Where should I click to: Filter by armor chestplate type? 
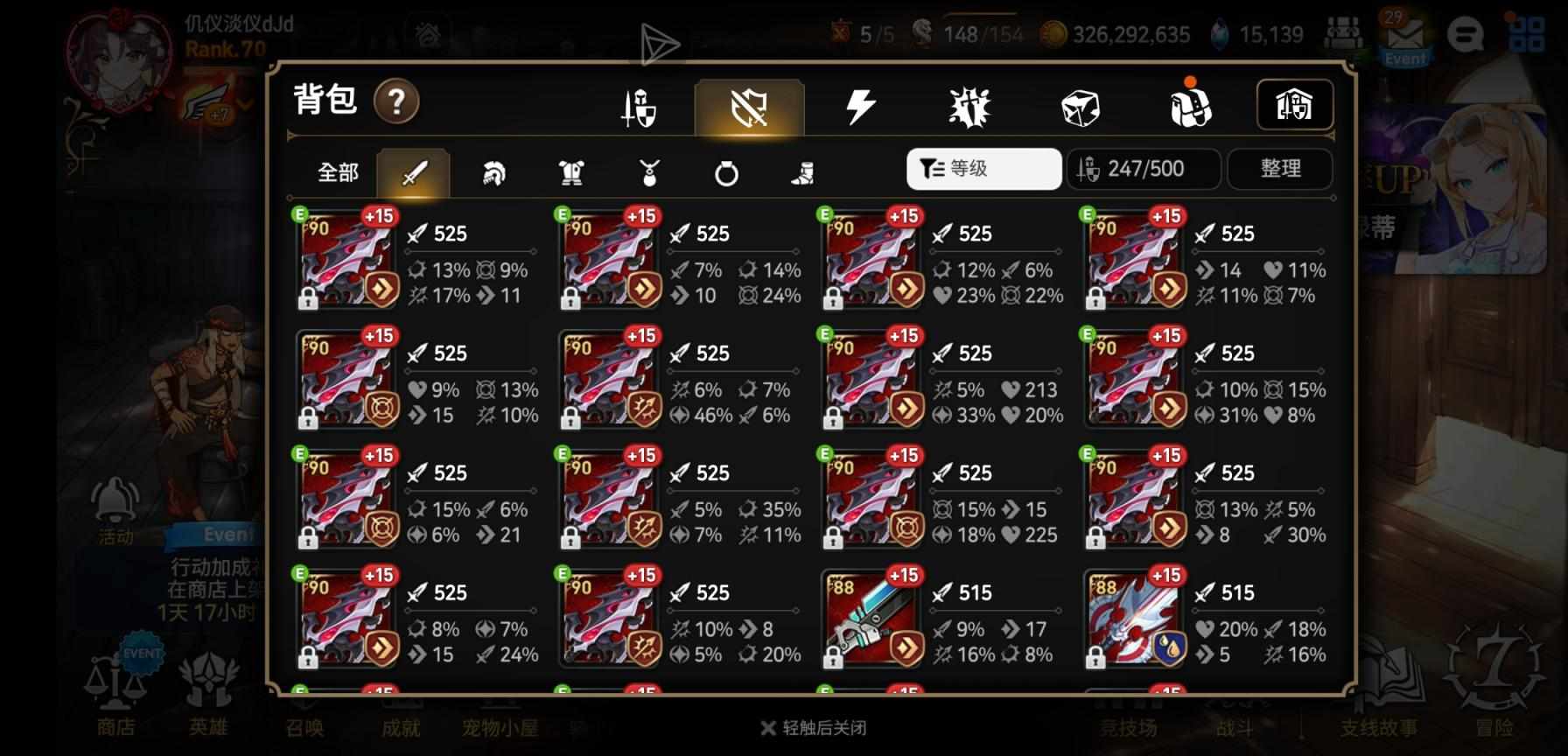point(571,173)
